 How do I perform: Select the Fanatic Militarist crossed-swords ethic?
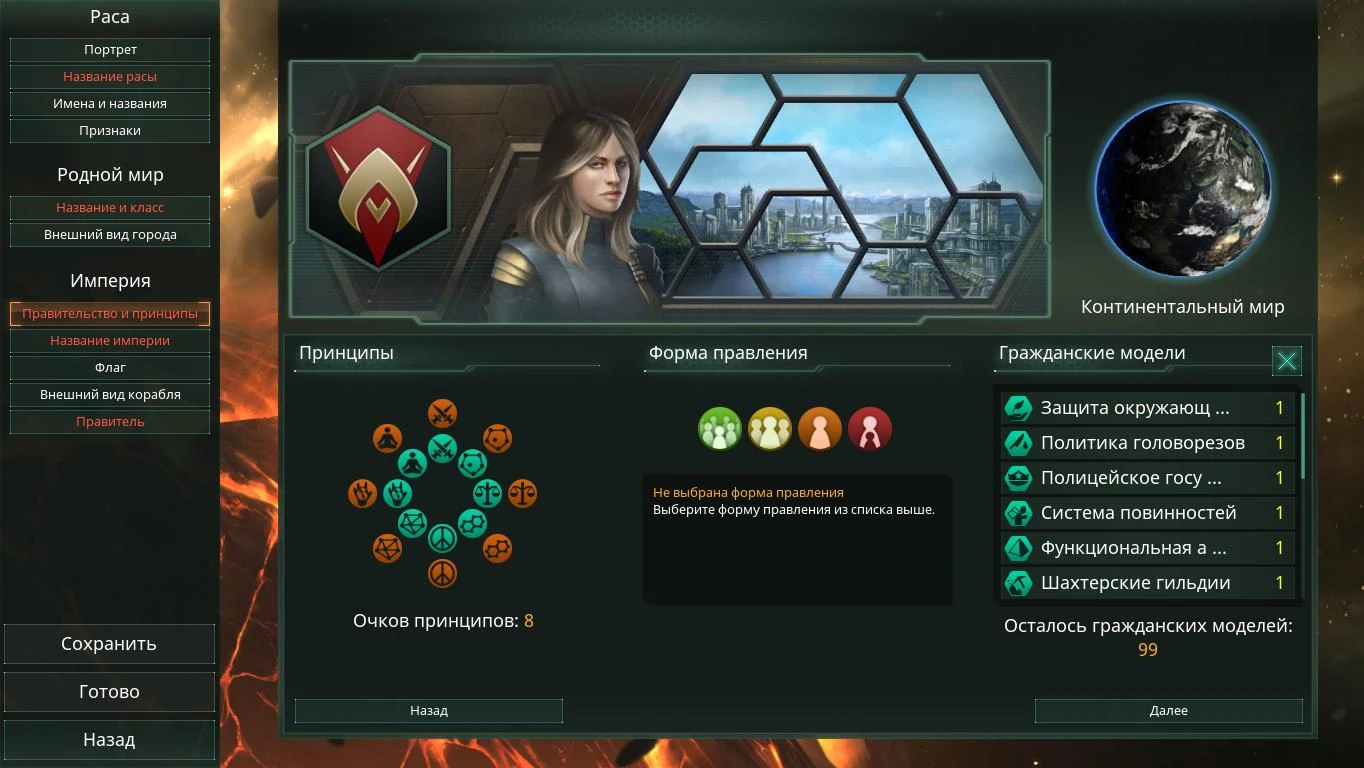coord(443,412)
